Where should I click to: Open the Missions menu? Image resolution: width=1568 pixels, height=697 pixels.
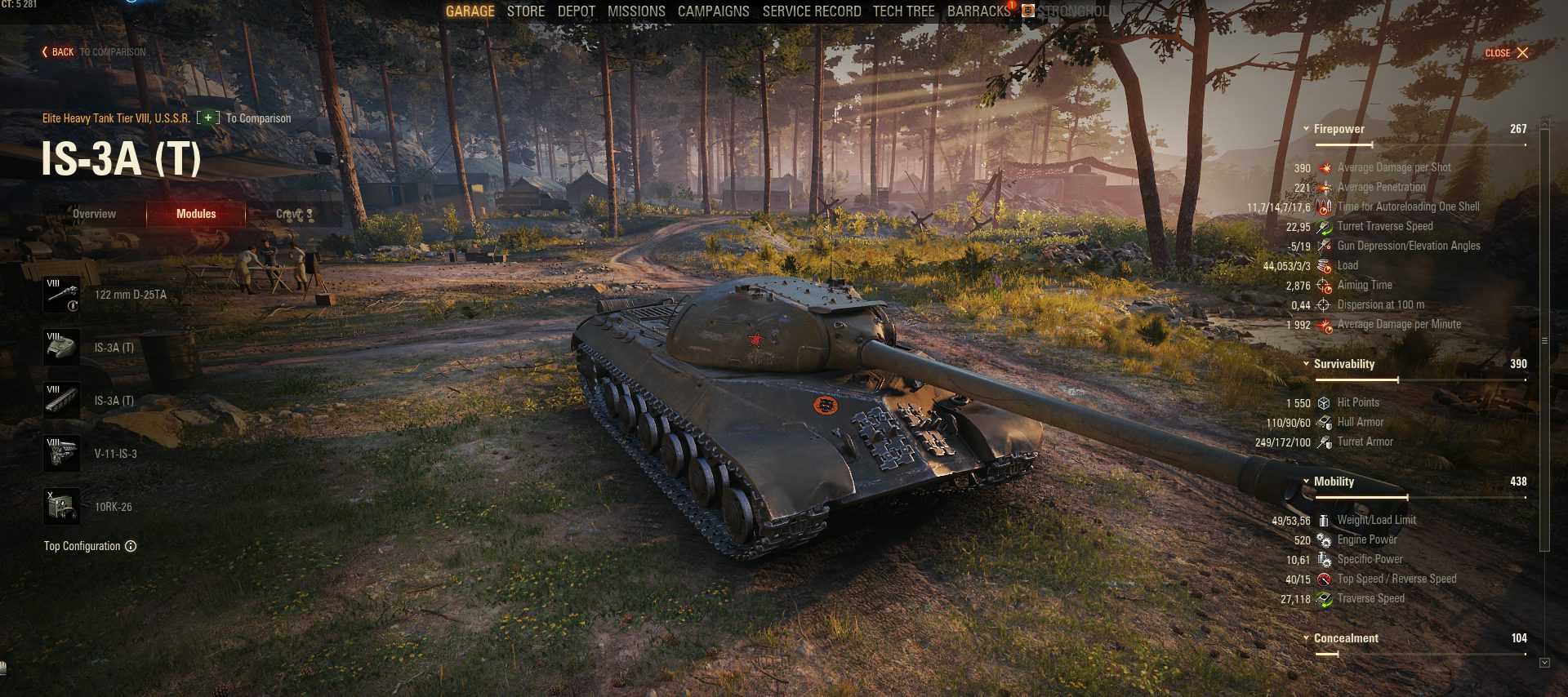(636, 11)
